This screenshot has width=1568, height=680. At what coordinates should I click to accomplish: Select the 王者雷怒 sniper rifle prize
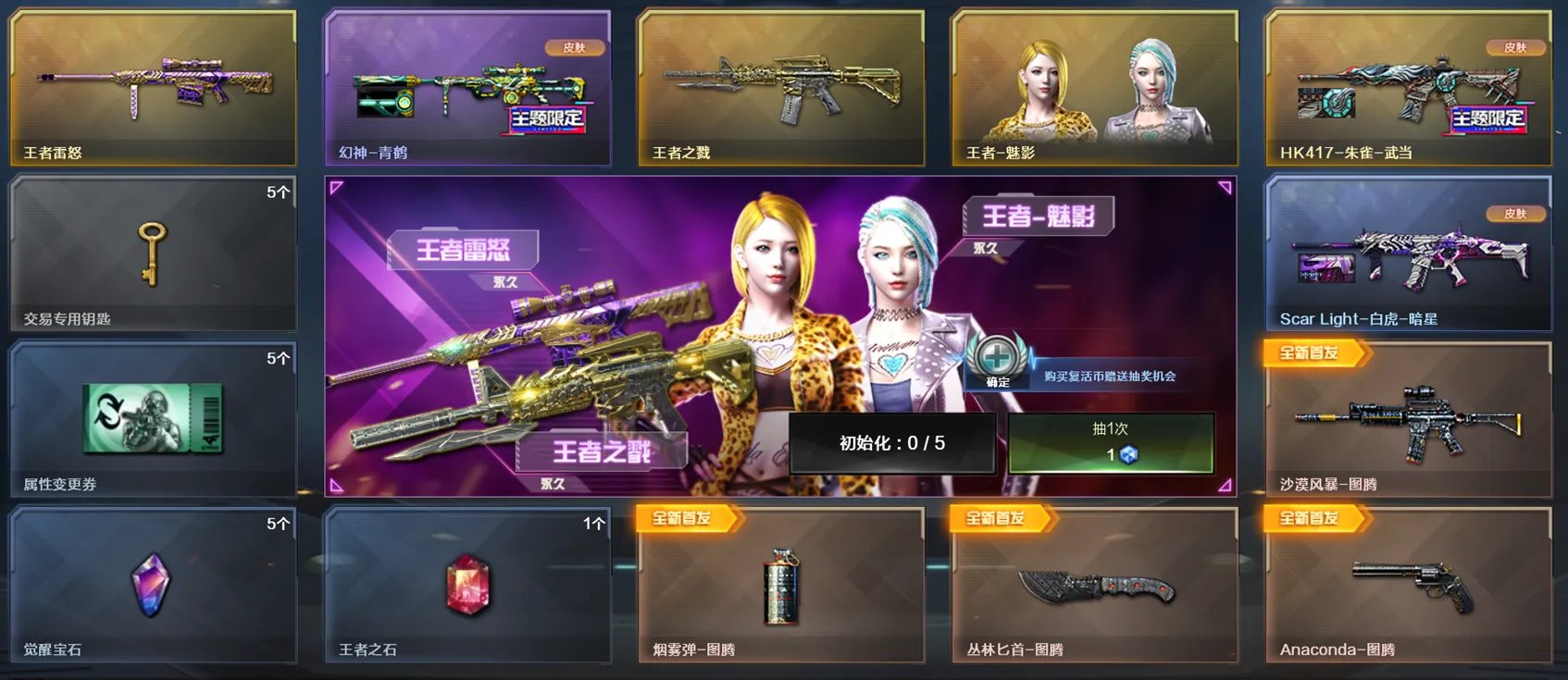[x=153, y=88]
